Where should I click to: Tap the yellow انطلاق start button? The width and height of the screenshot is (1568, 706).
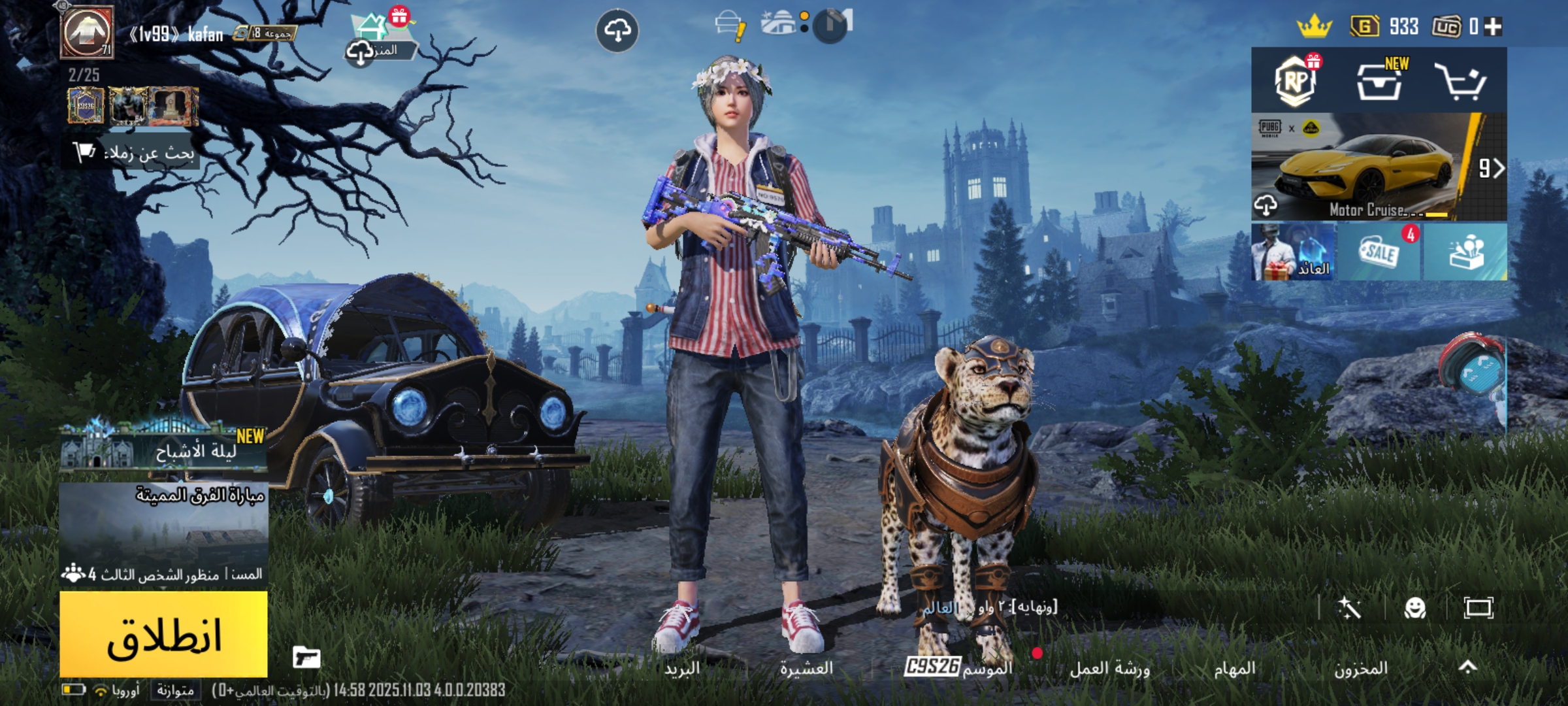(x=163, y=634)
